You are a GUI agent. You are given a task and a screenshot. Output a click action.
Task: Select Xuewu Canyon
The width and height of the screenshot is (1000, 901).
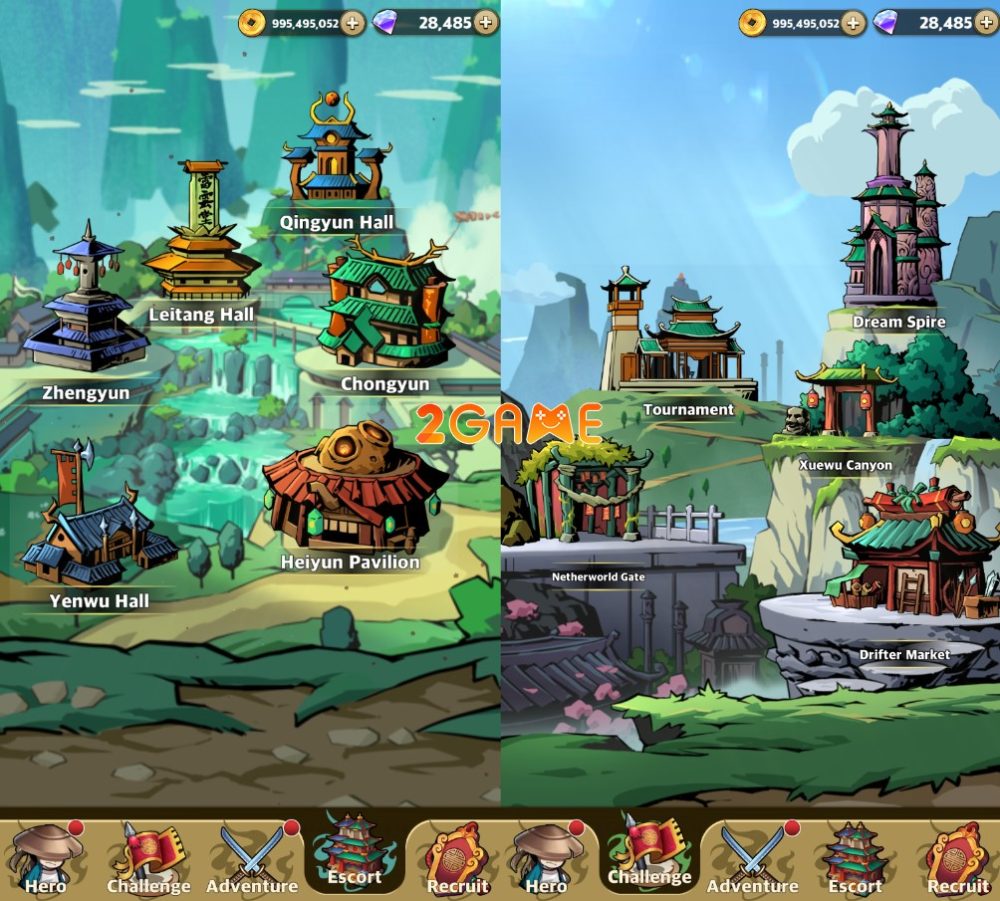845,405
